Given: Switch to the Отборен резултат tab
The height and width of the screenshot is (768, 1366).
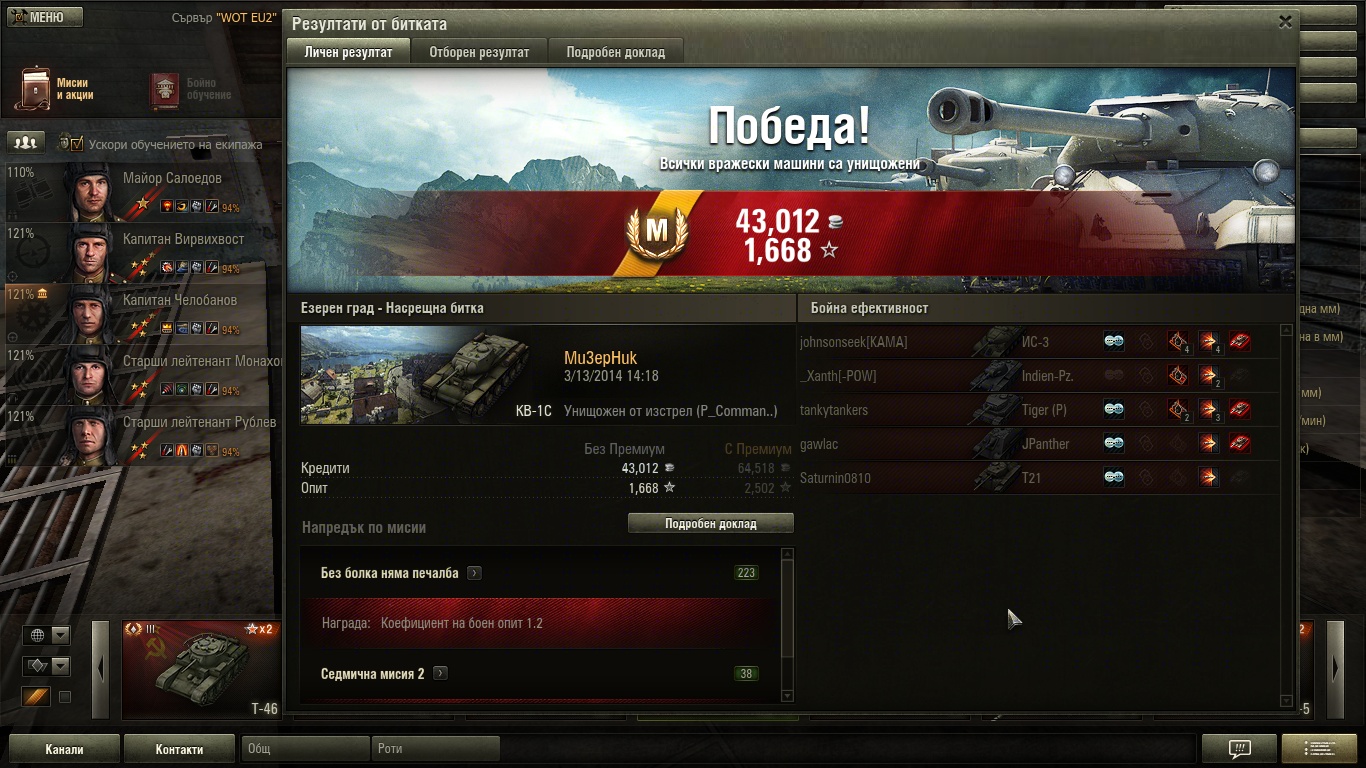Looking at the screenshot, I should pyautogui.click(x=479, y=52).
